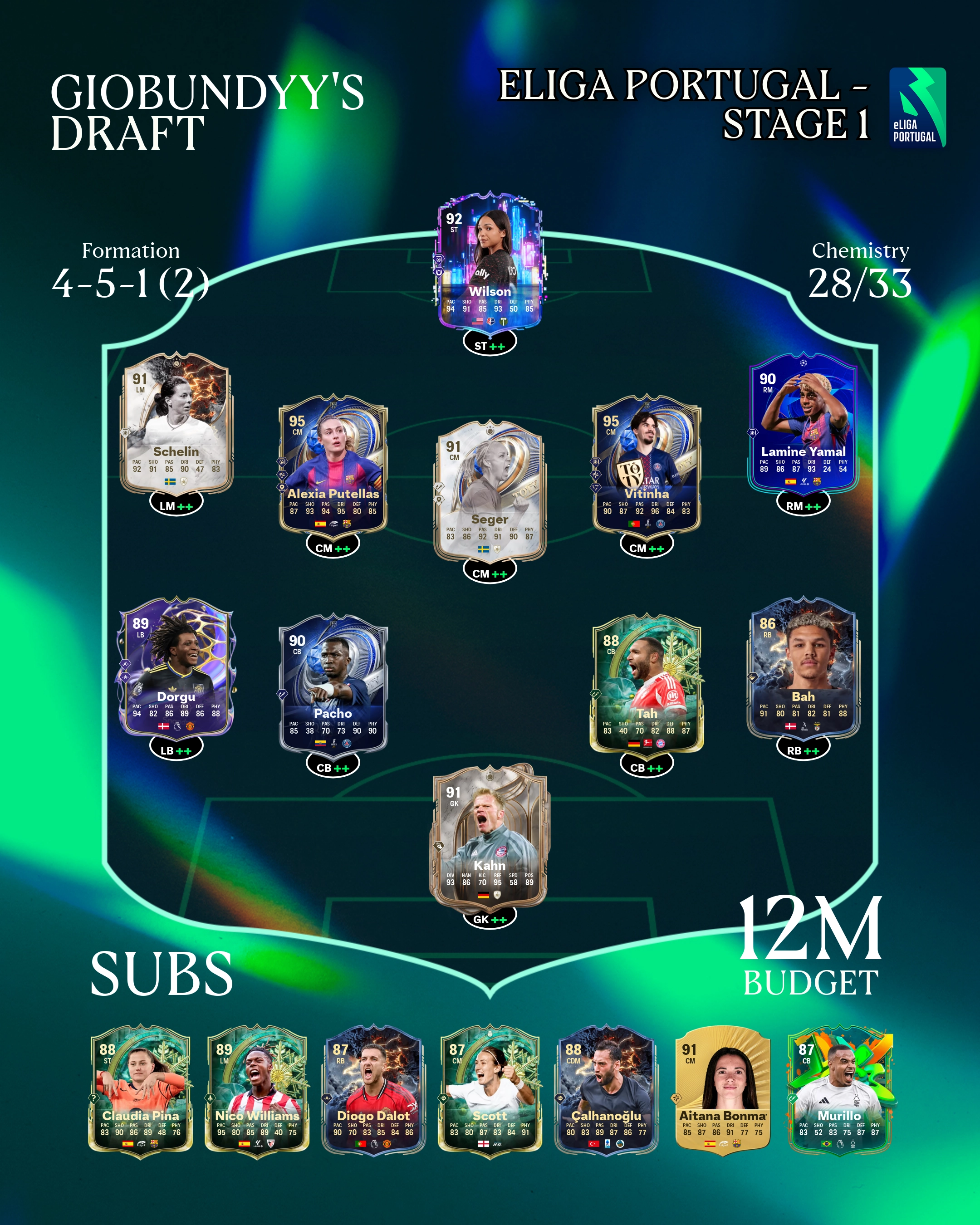Choose the Kahn goalkeeper card
This screenshot has height=1225, width=980.
[490, 835]
